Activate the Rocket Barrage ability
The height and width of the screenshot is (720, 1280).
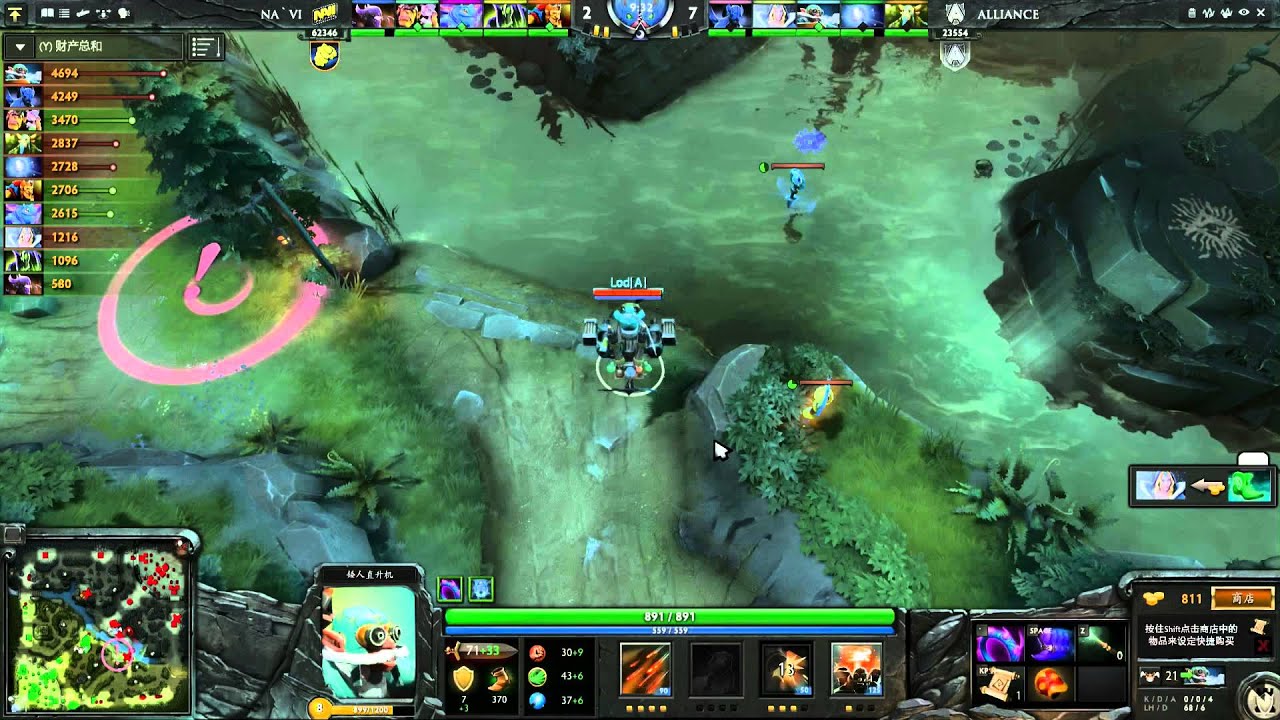tap(645, 669)
